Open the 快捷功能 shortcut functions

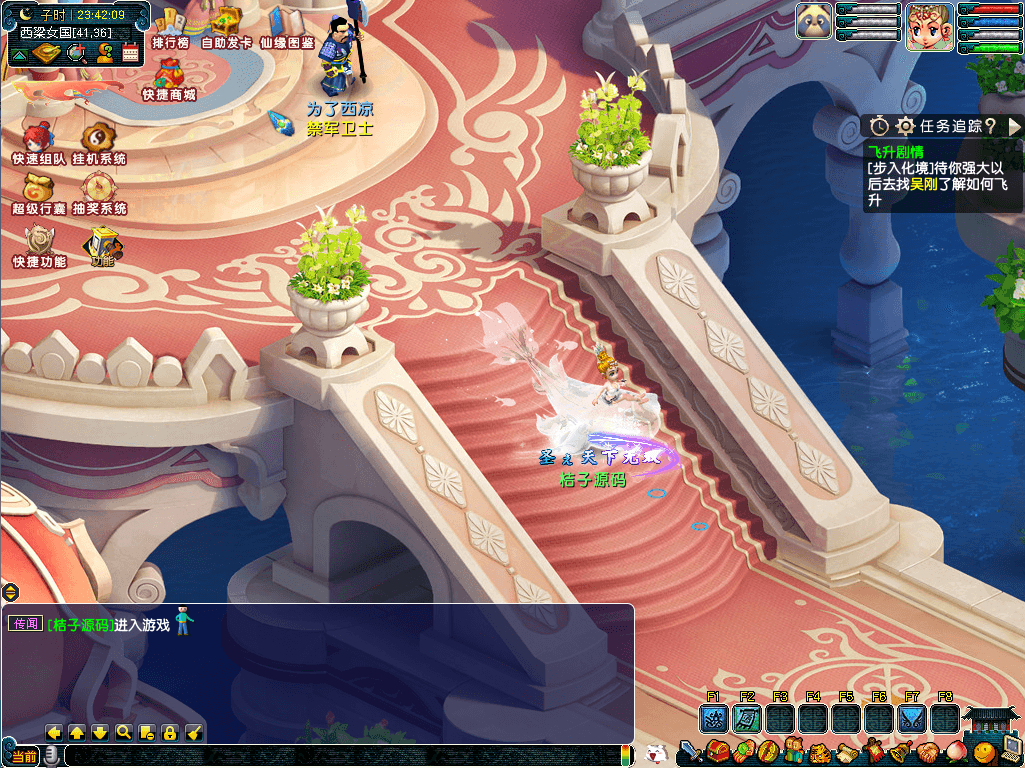39,244
